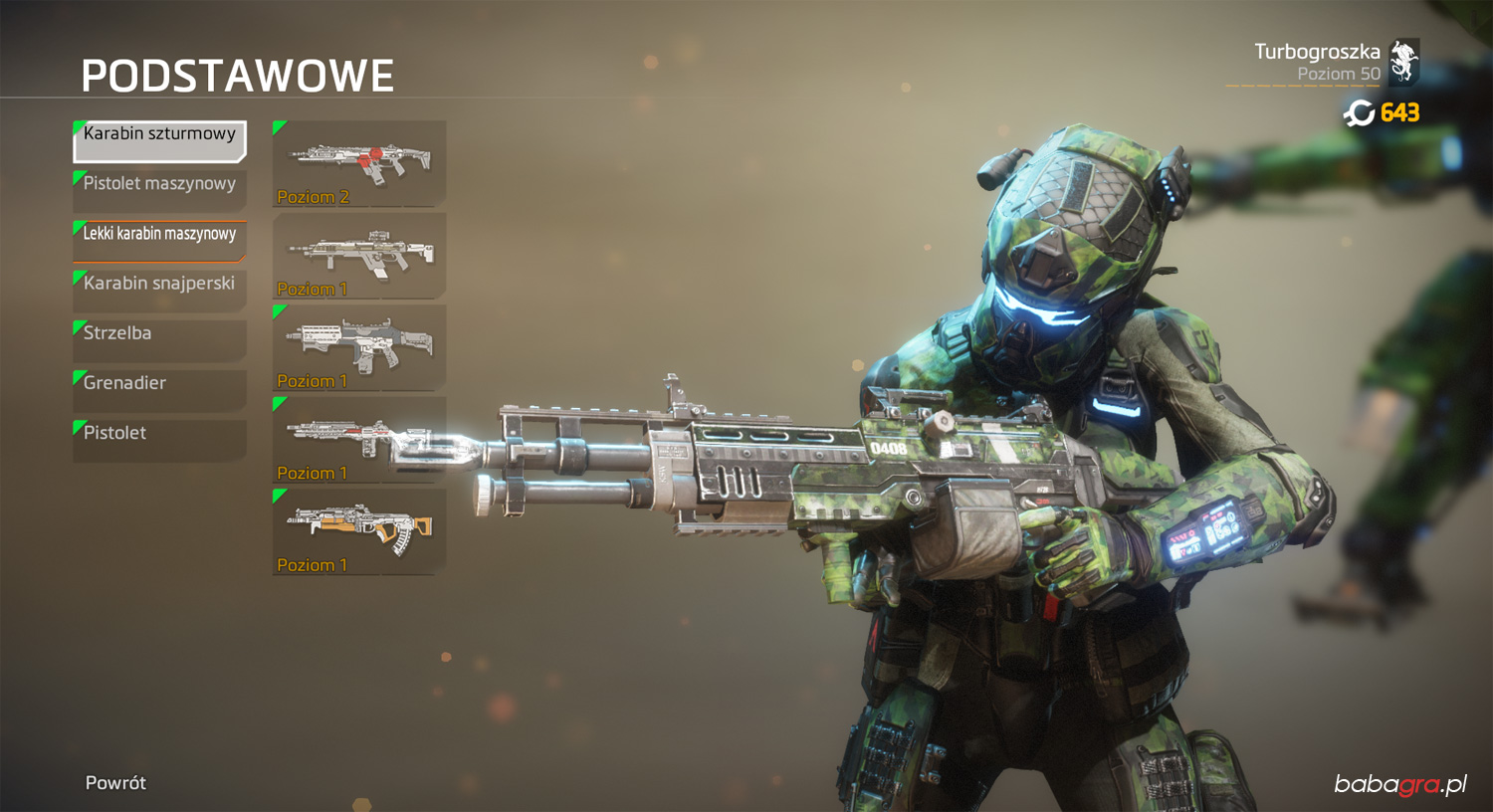Go back with the Powrót button

coord(115,783)
